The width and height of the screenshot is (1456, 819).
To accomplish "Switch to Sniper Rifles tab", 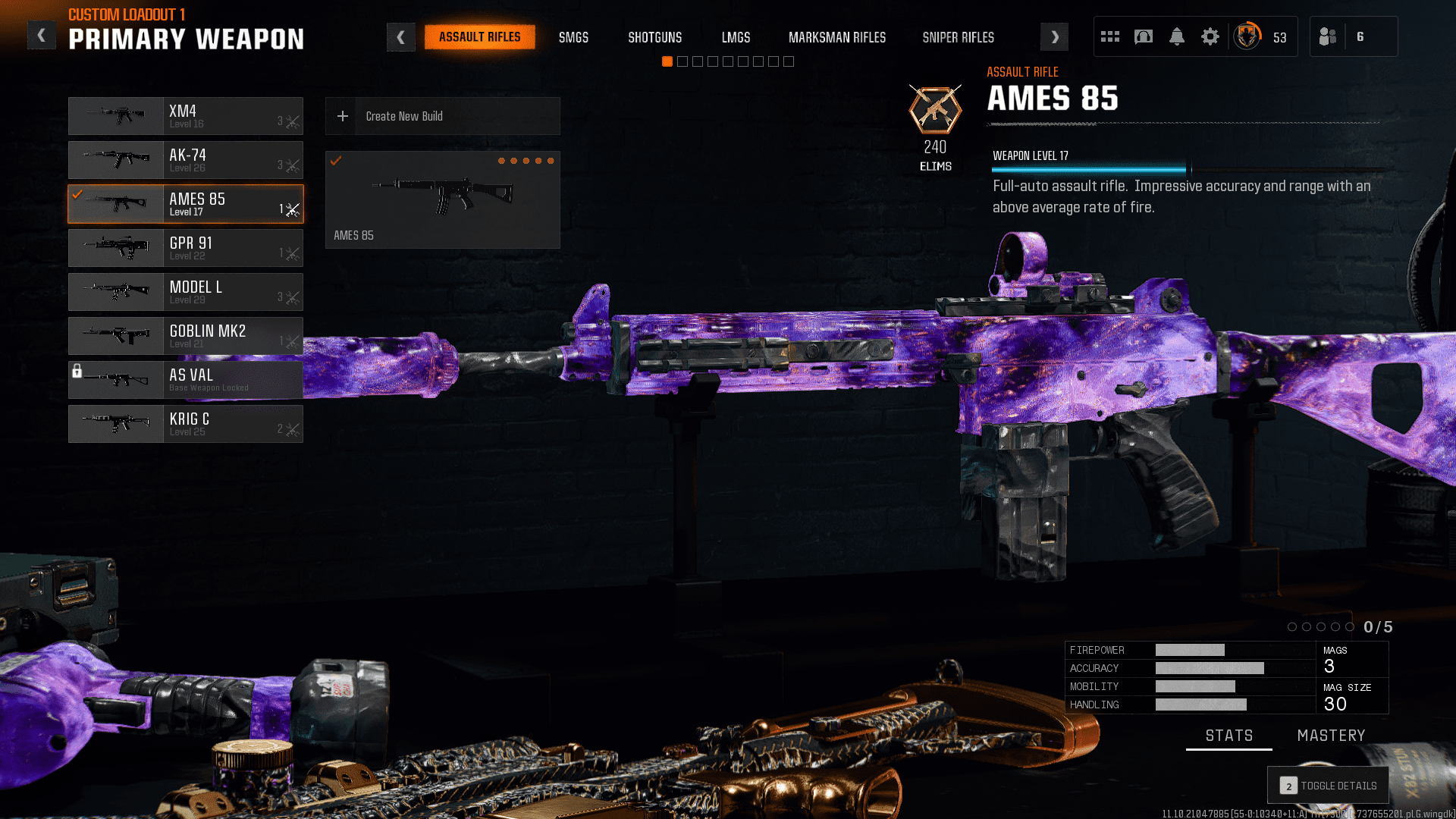I will (x=958, y=37).
